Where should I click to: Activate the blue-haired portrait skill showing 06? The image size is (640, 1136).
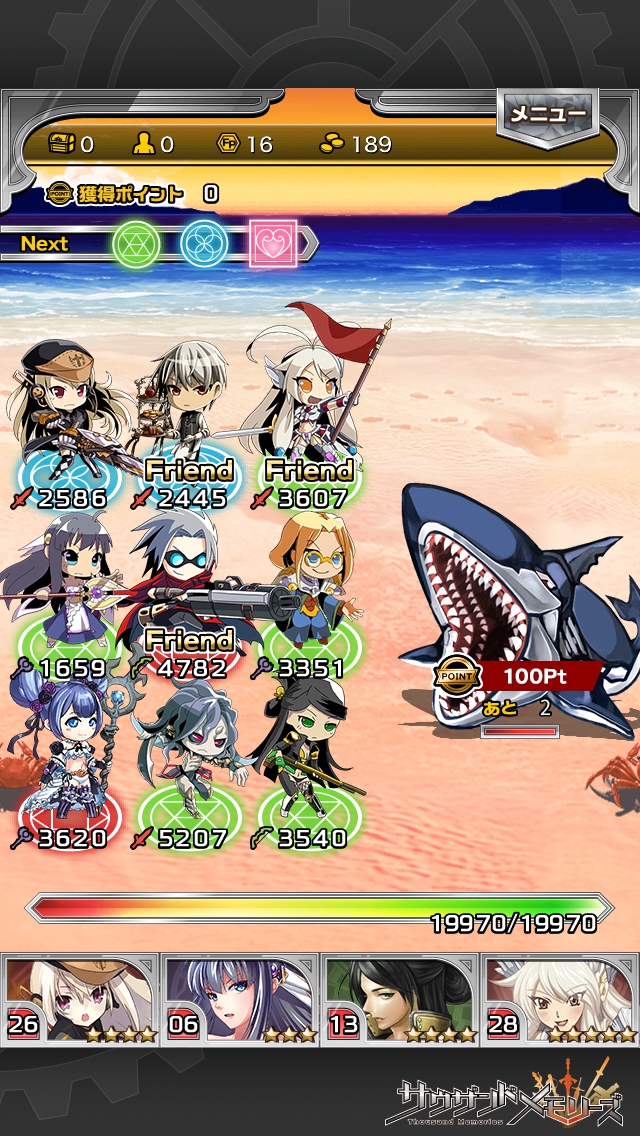[x=240, y=998]
